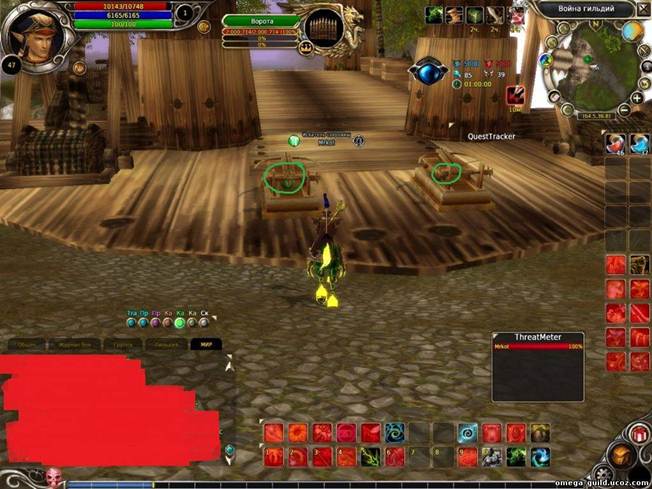Open the red gift box icon

tap(639, 434)
